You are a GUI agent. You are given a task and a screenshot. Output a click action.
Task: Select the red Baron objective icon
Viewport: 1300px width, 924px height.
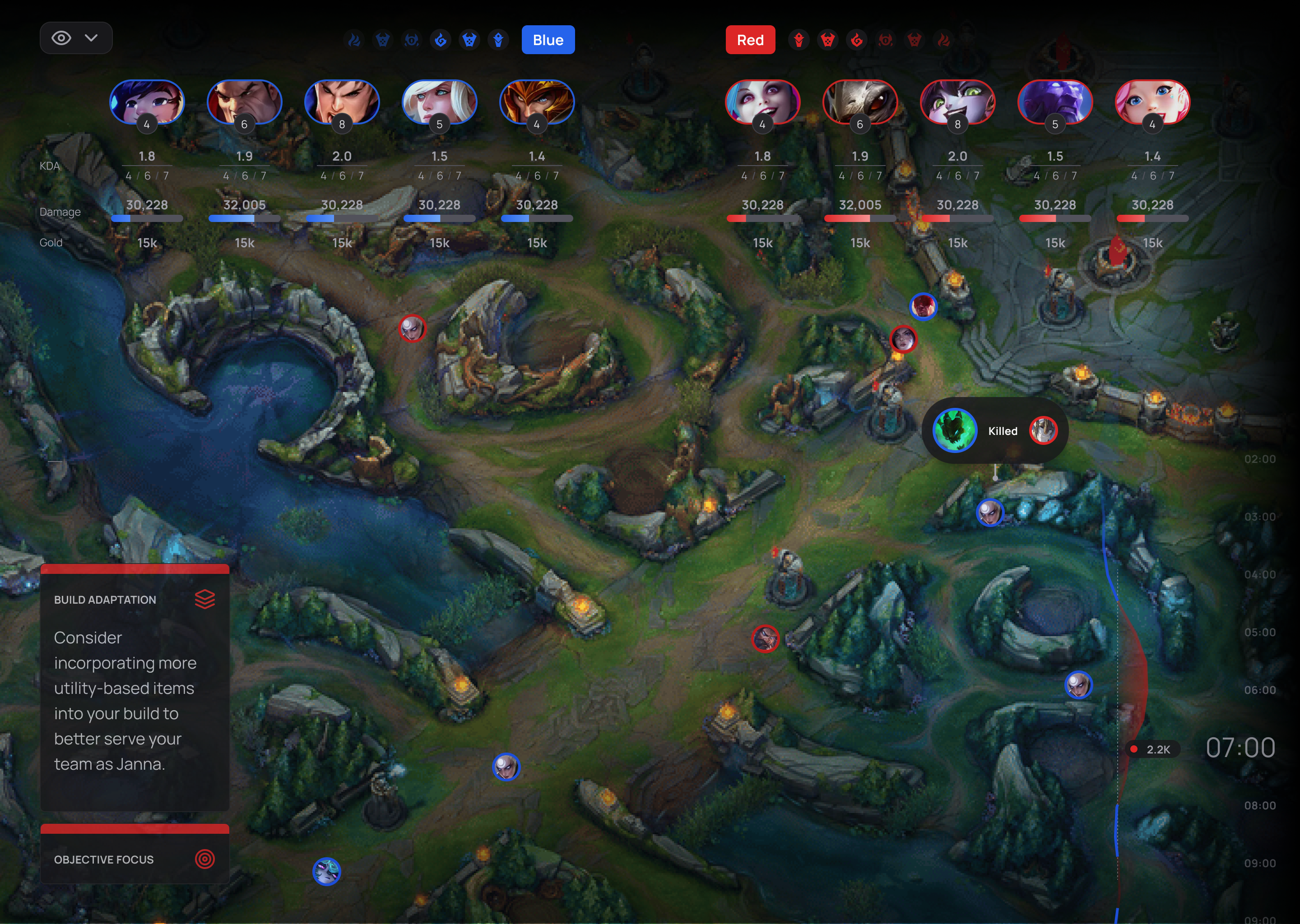827,40
